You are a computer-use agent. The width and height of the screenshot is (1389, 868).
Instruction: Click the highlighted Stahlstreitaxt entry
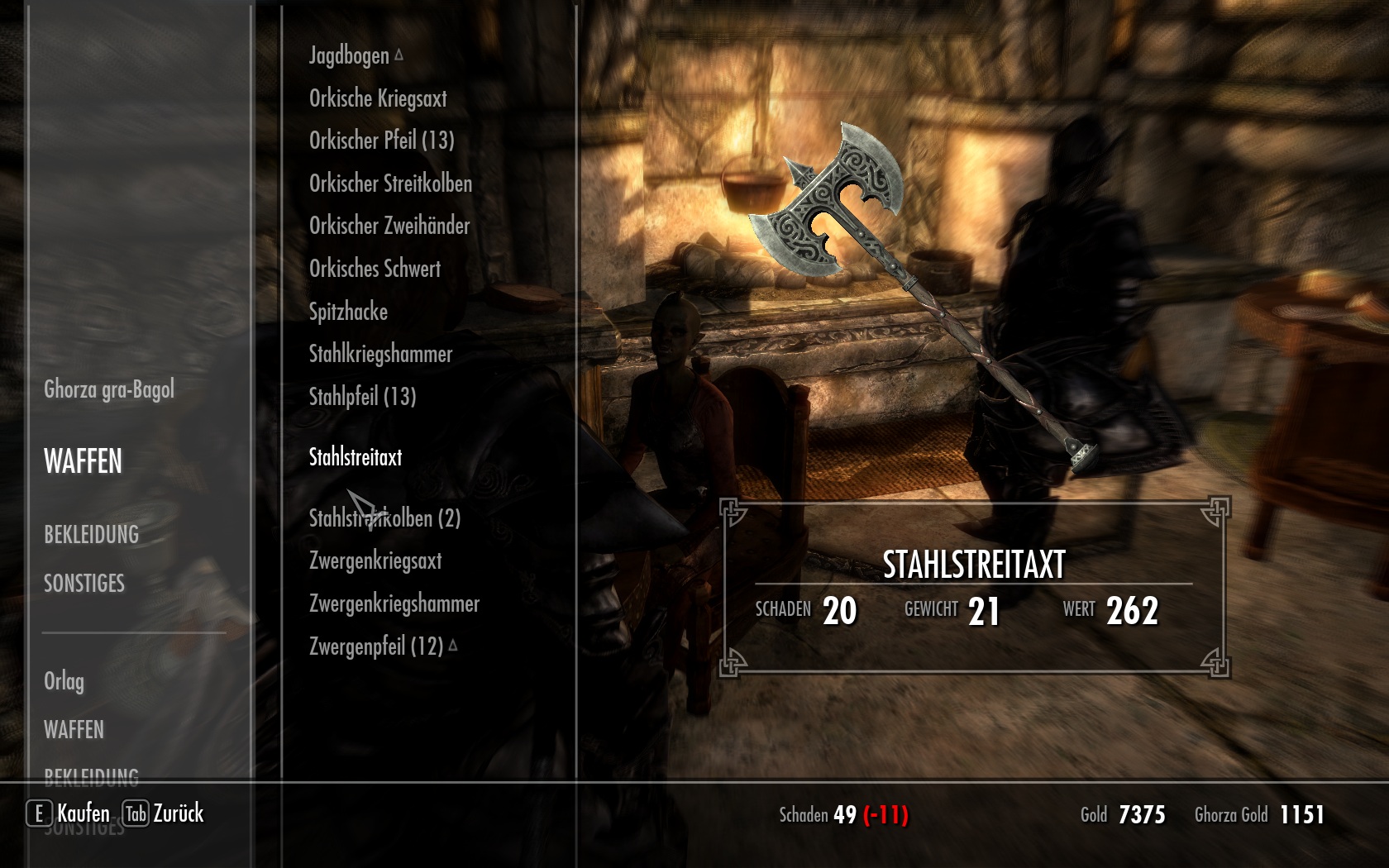[x=356, y=457]
